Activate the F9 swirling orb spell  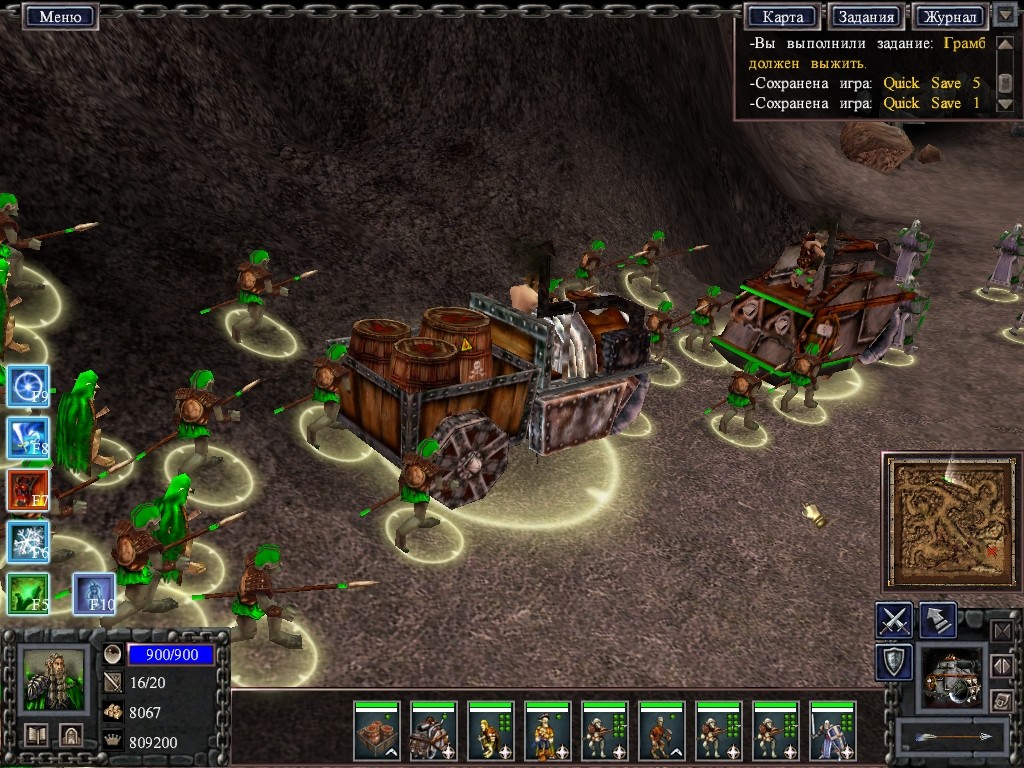(x=28, y=385)
